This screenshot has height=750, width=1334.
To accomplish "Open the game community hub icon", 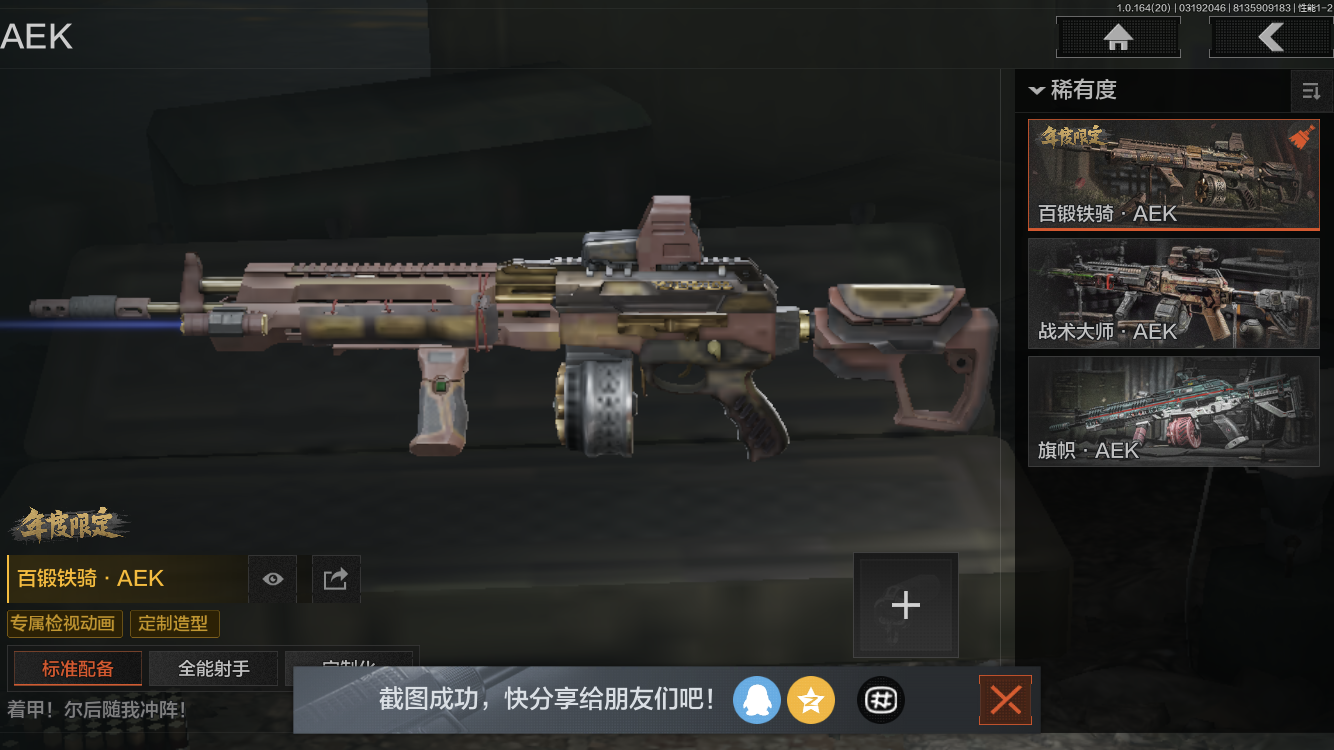I will [881, 700].
